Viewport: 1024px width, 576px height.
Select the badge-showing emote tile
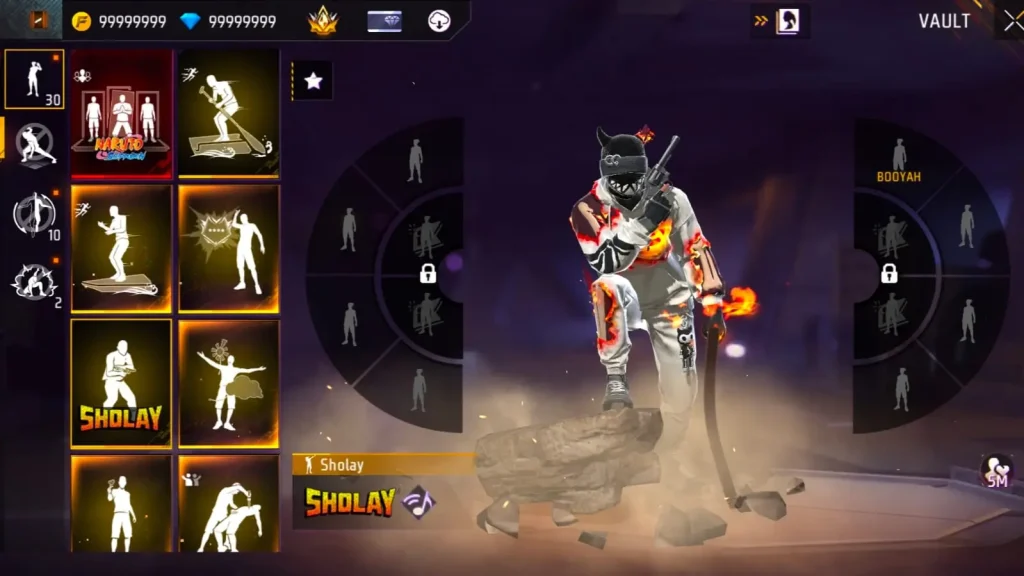pyautogui.click(x=229, y=248)
